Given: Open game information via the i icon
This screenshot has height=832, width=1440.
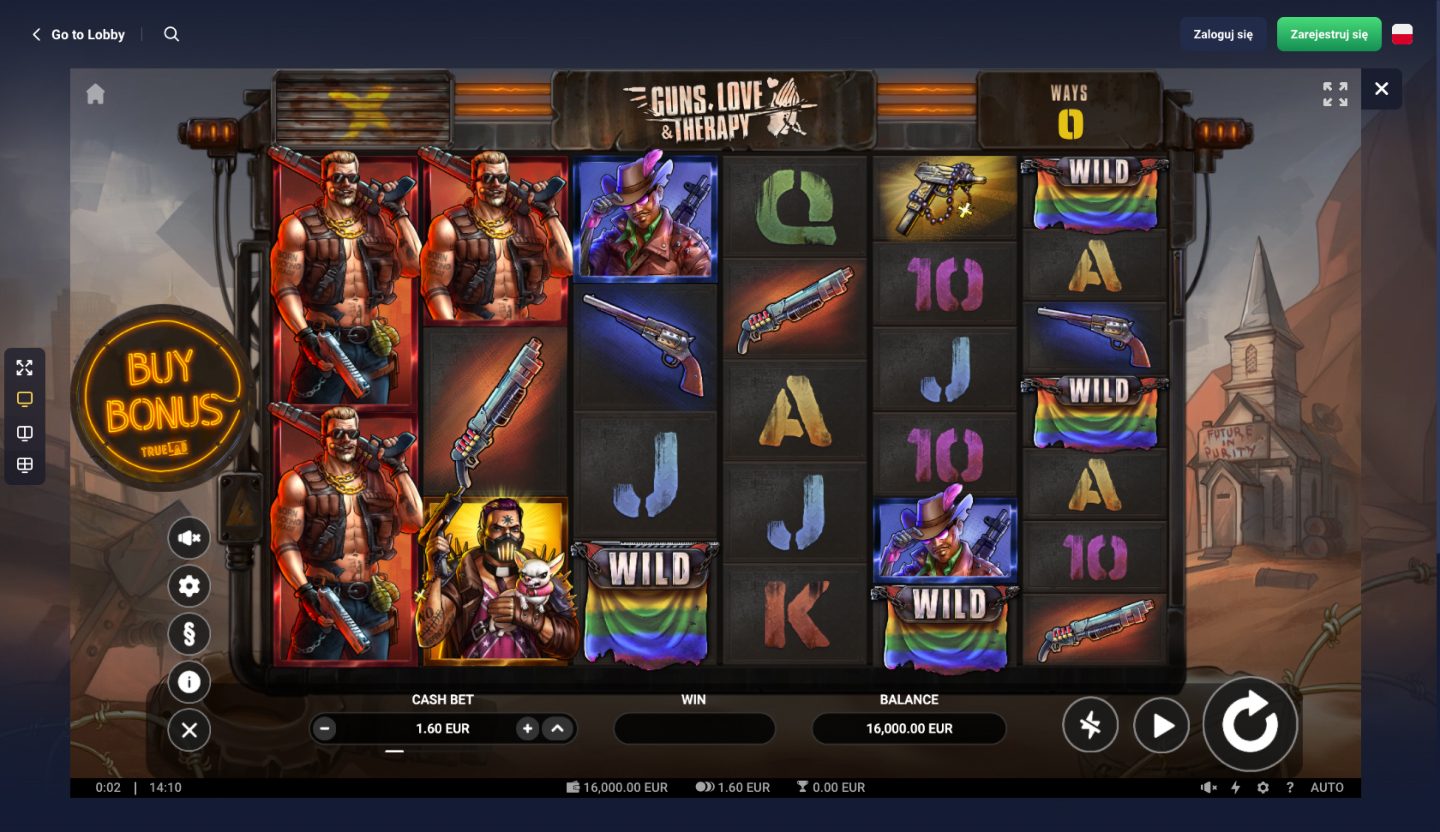Looking at the screenshot, I should pos(189,682).
